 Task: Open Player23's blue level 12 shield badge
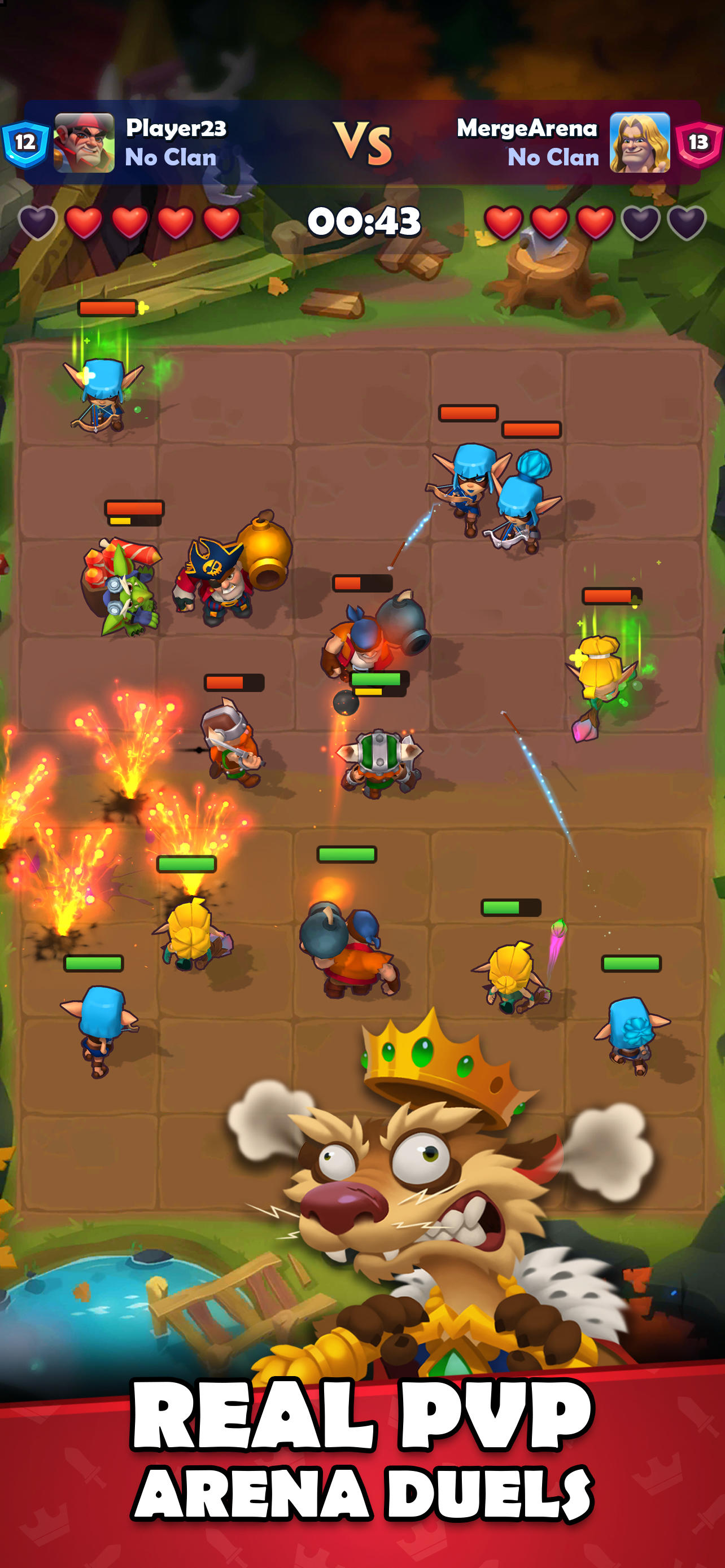(24, 142)
